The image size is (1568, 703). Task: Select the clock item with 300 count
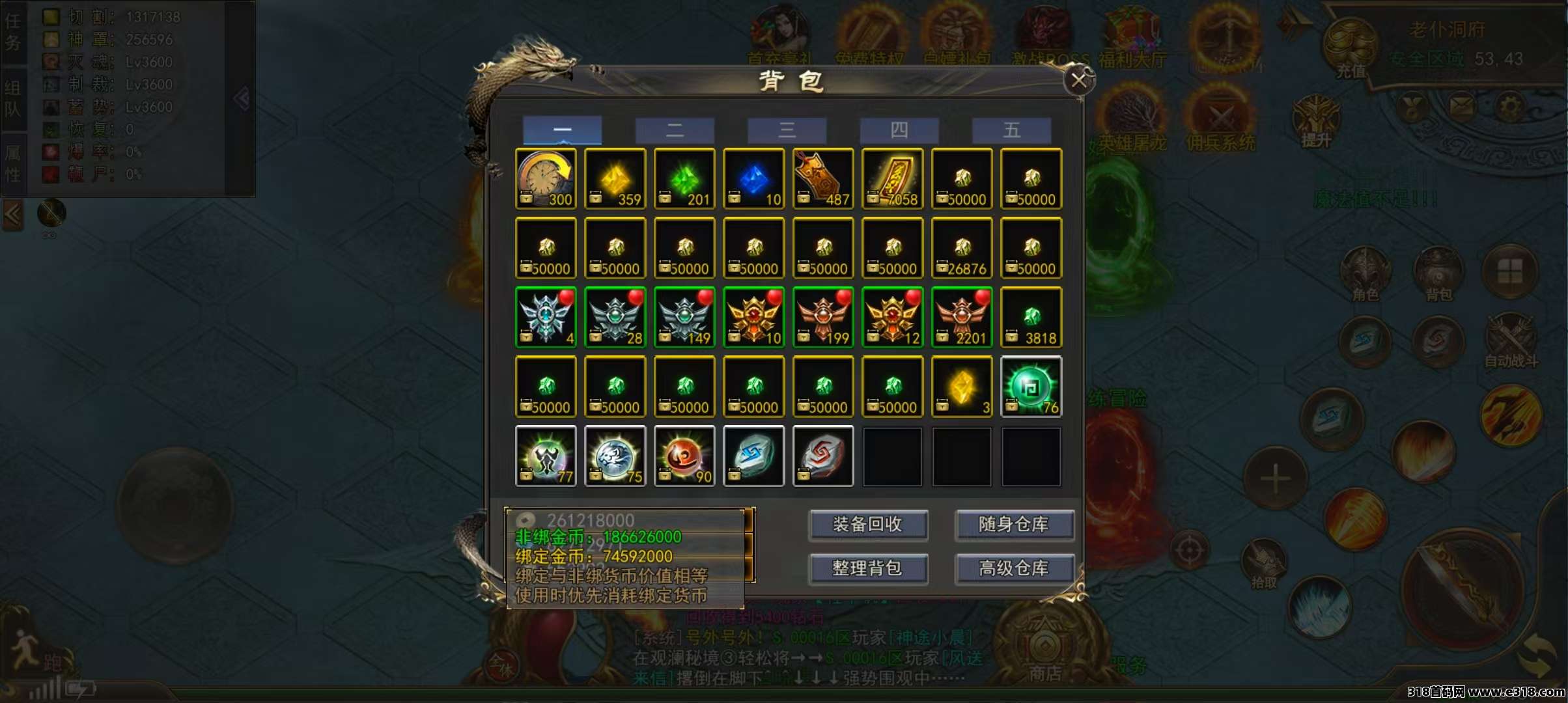pos(546,178)
